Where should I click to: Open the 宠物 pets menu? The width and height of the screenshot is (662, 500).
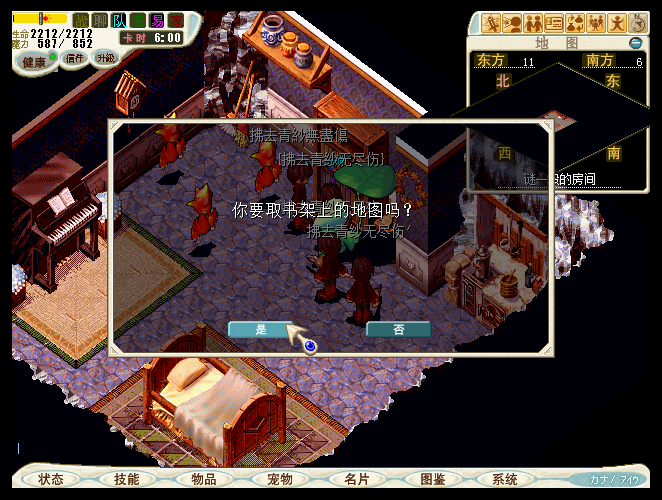[280, 479]
